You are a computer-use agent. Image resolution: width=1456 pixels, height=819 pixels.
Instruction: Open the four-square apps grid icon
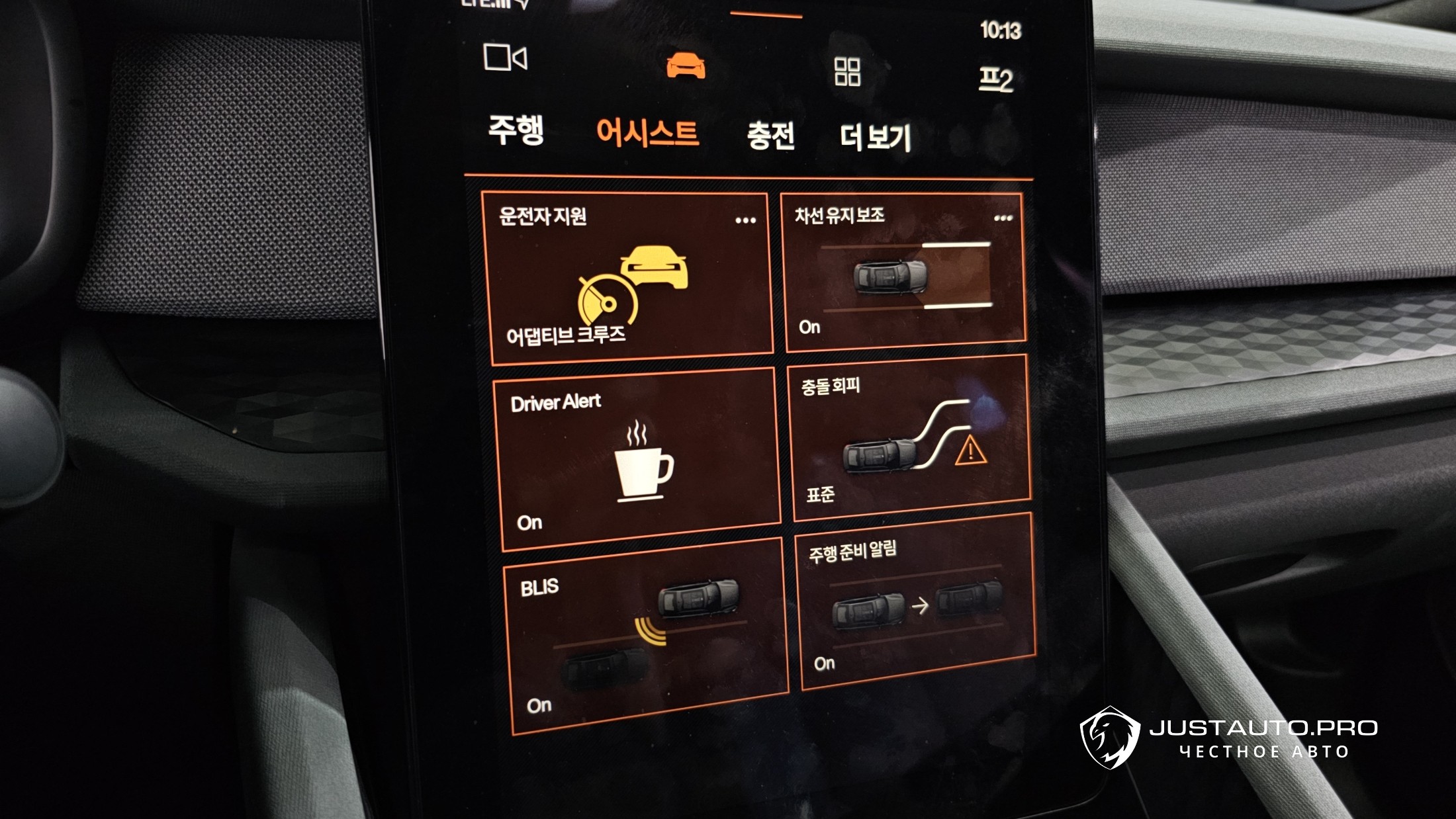pyautogui.click(x=847, y=71)
